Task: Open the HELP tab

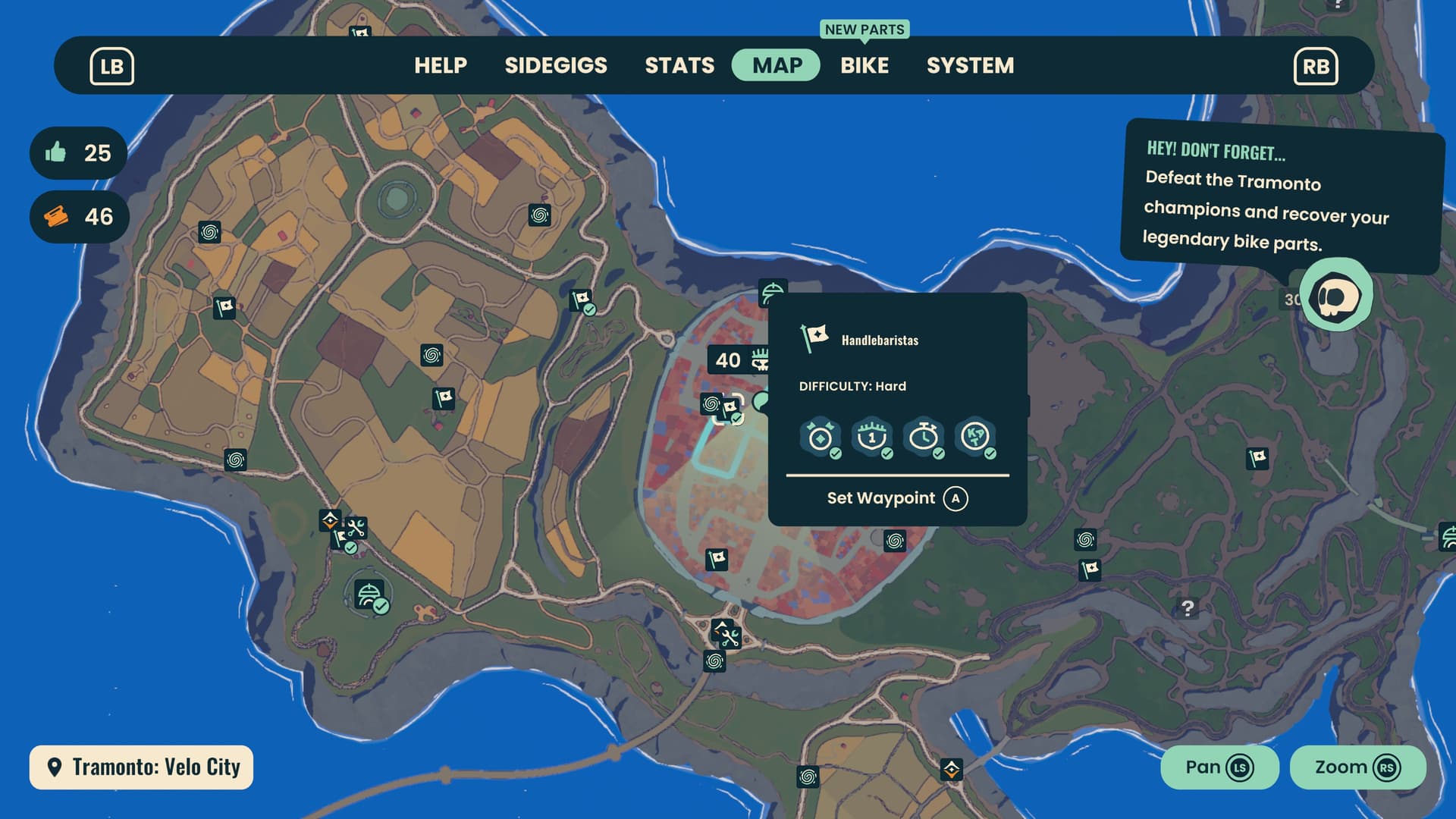Action: pos(441,65)
